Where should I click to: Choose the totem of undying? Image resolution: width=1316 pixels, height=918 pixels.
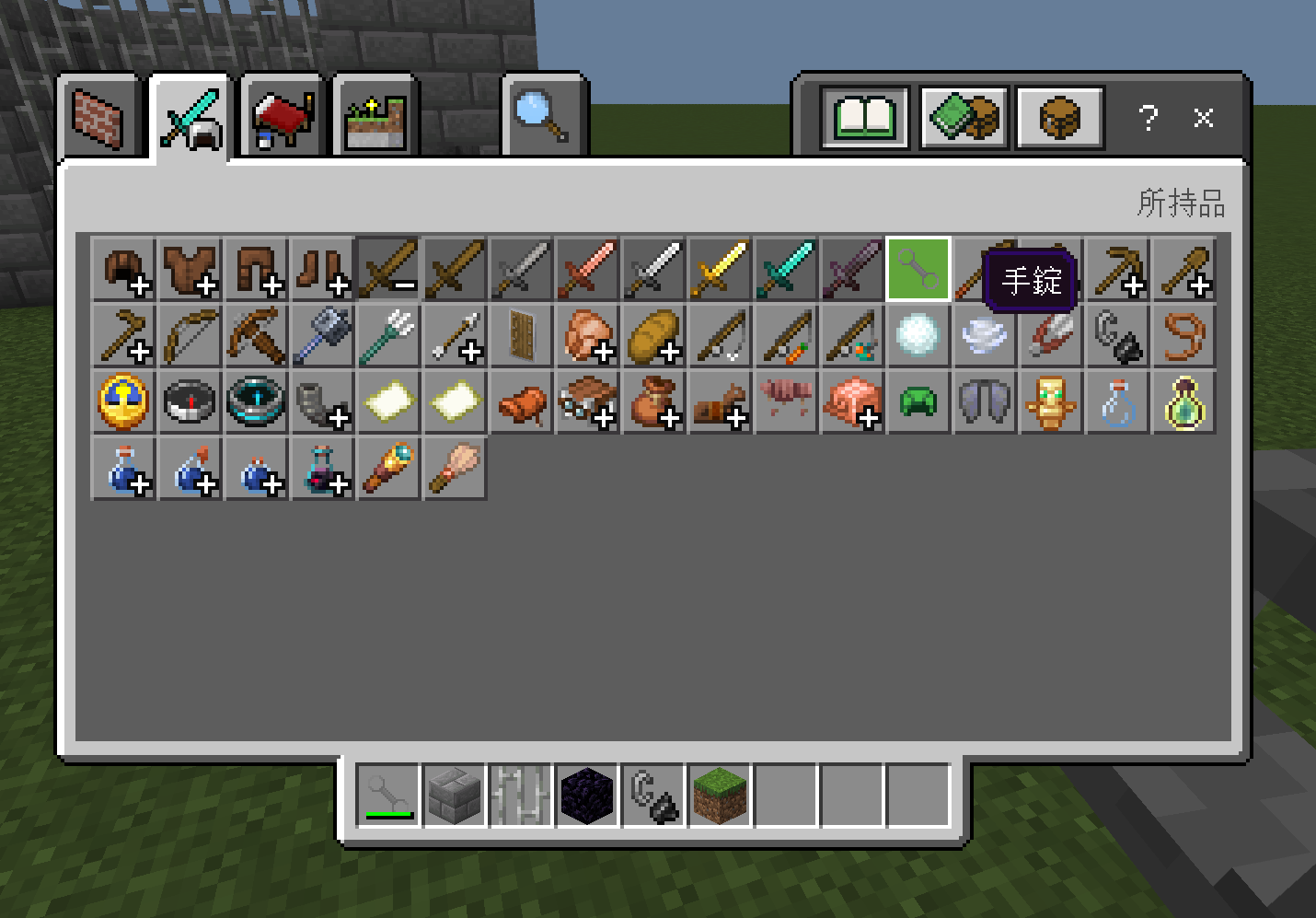(1051, 402)
